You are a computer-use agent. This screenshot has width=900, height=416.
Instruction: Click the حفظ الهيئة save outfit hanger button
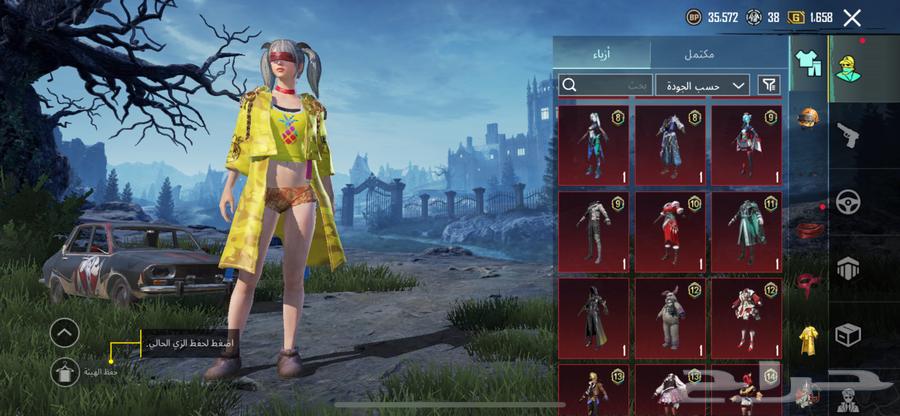(x=63, y=371)
